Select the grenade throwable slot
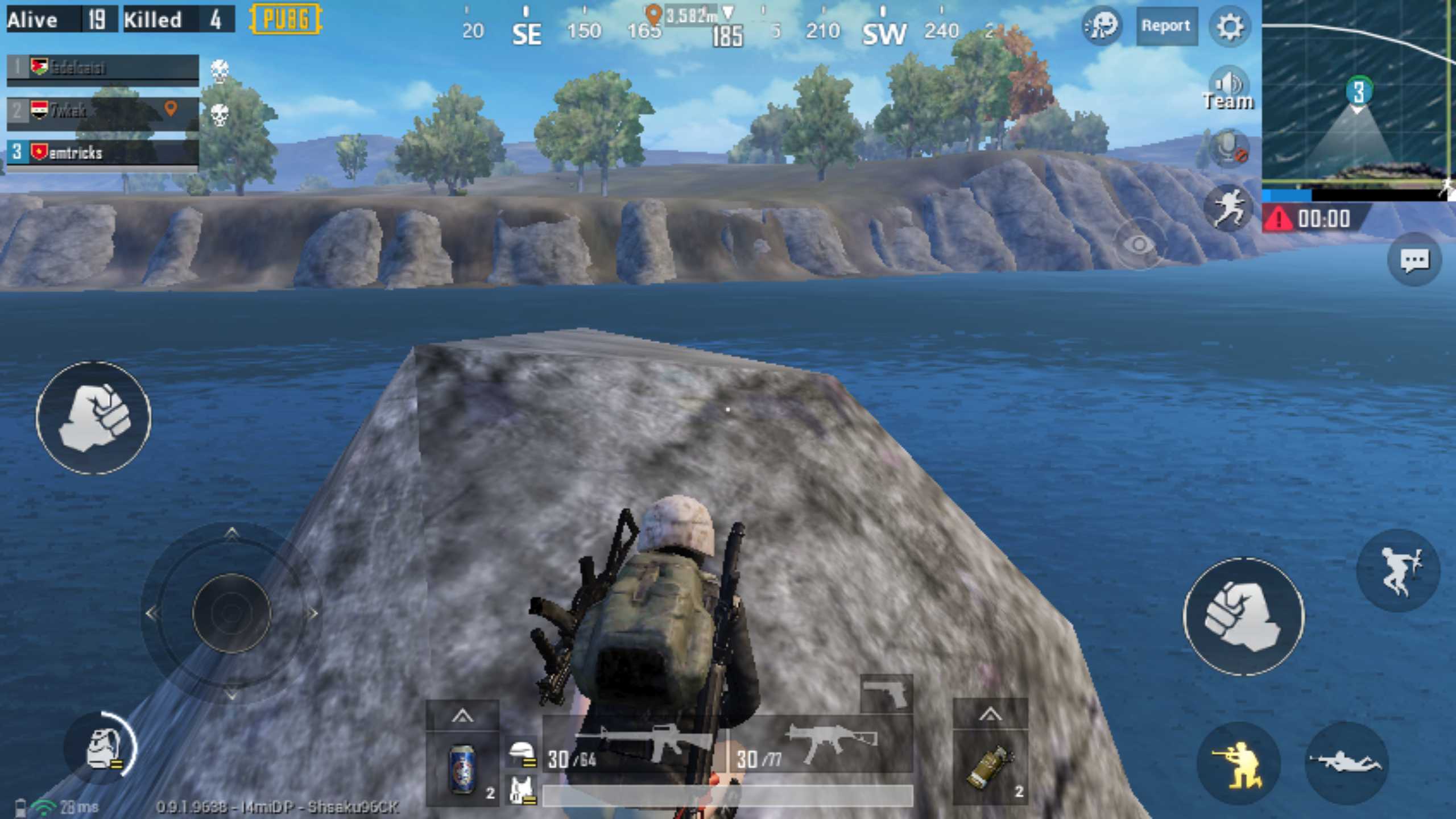The height and width of the screenshot is (819, 1456). (x=990, y=768)
